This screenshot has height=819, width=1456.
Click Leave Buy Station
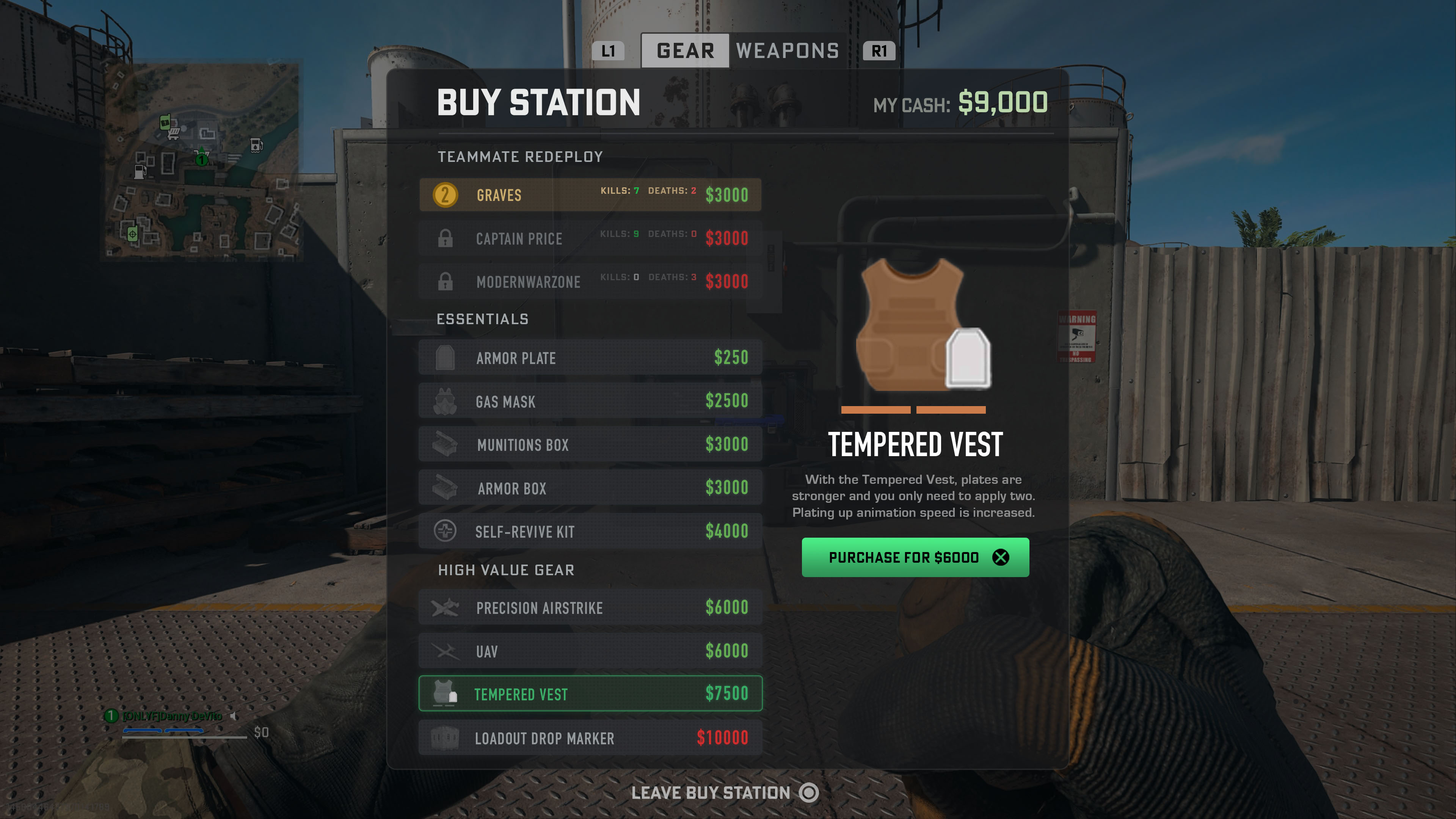pyautogui.click(x=712, y=792)
